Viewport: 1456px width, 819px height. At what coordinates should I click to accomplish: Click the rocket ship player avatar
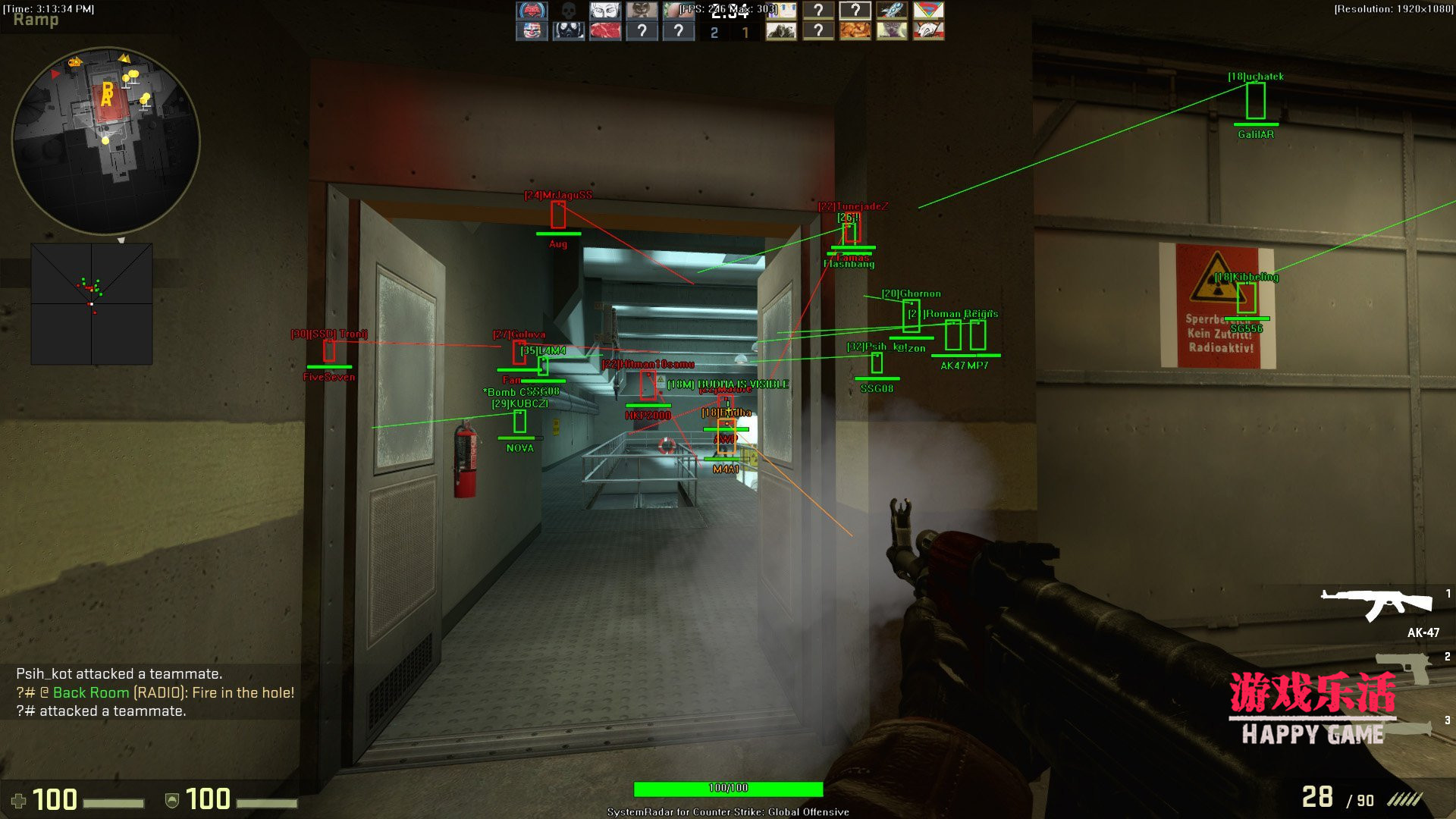click(x=894, y=11)
